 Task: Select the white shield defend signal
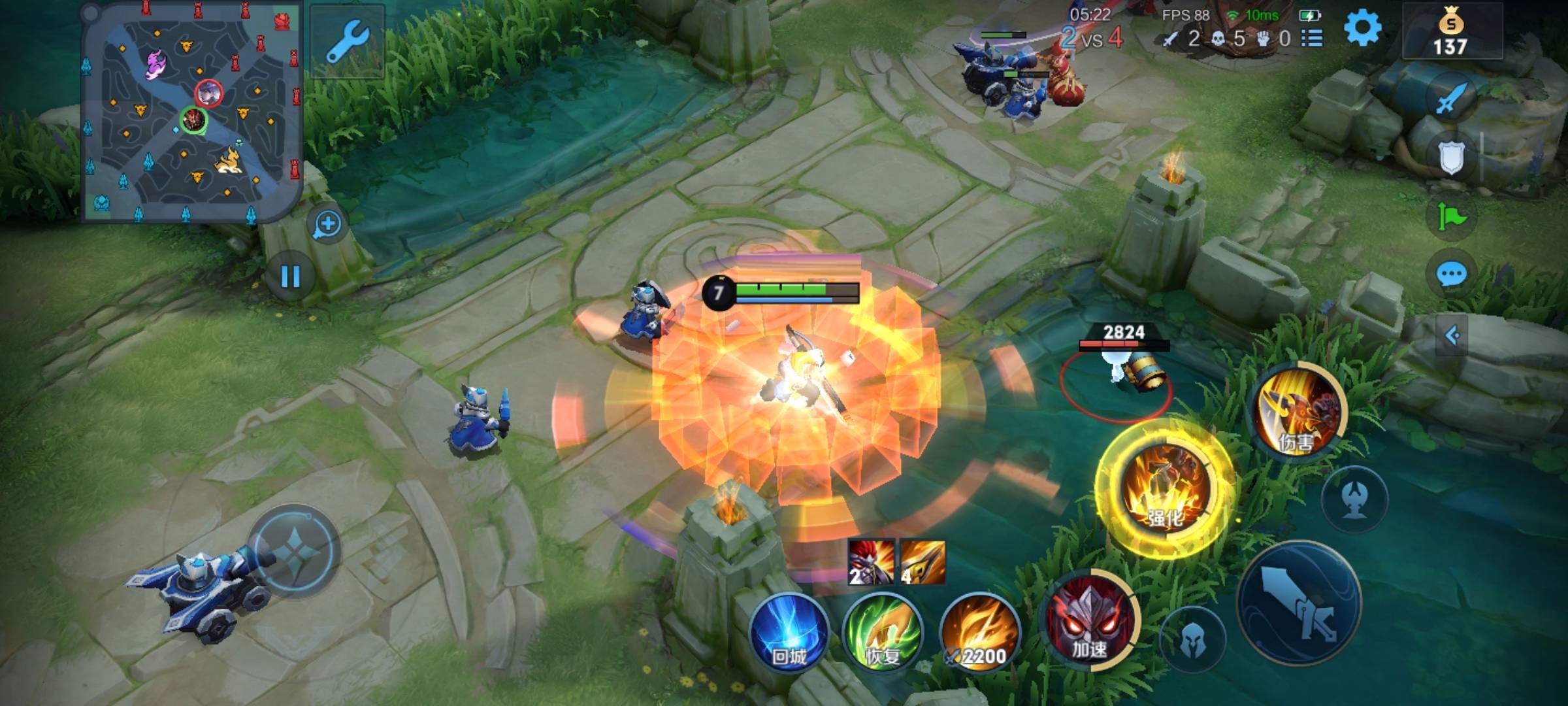click(1451, 158)
